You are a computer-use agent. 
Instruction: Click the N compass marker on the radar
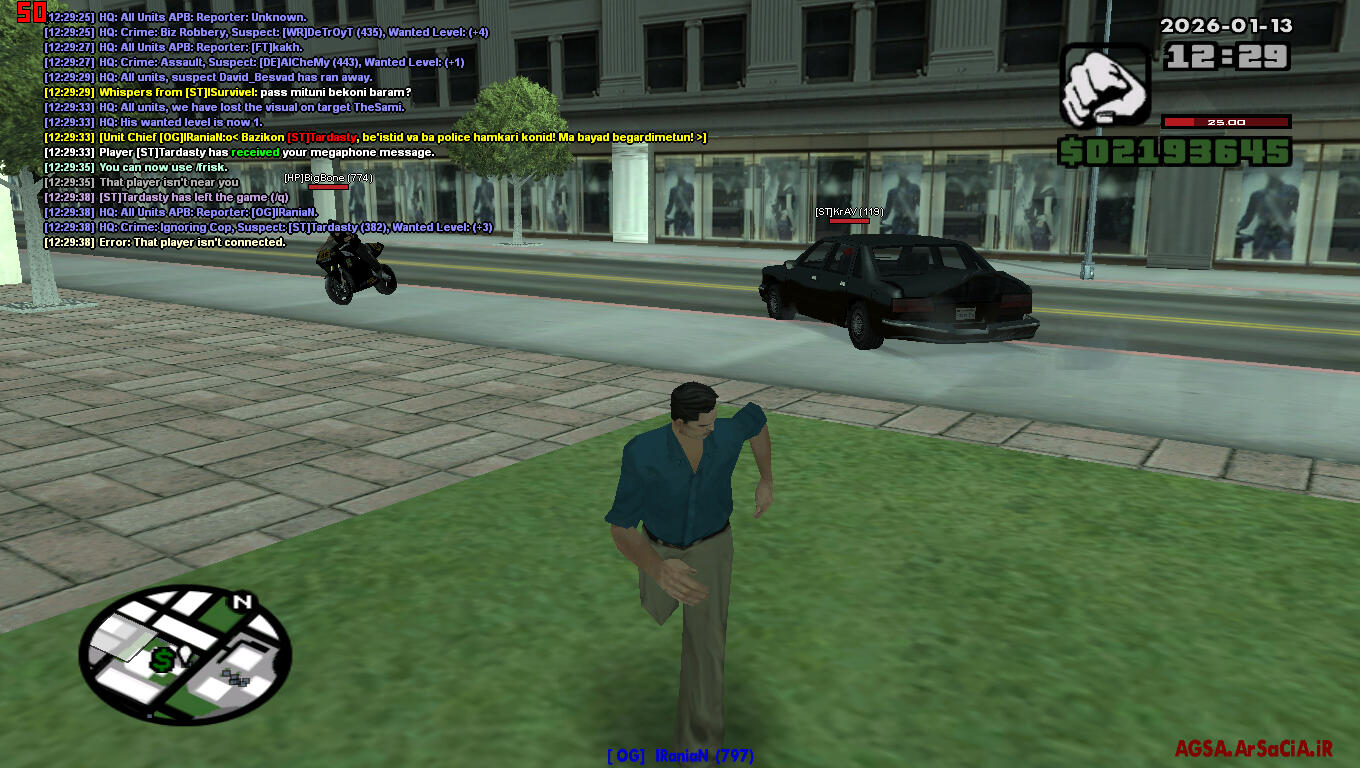[x=241, y=602]
